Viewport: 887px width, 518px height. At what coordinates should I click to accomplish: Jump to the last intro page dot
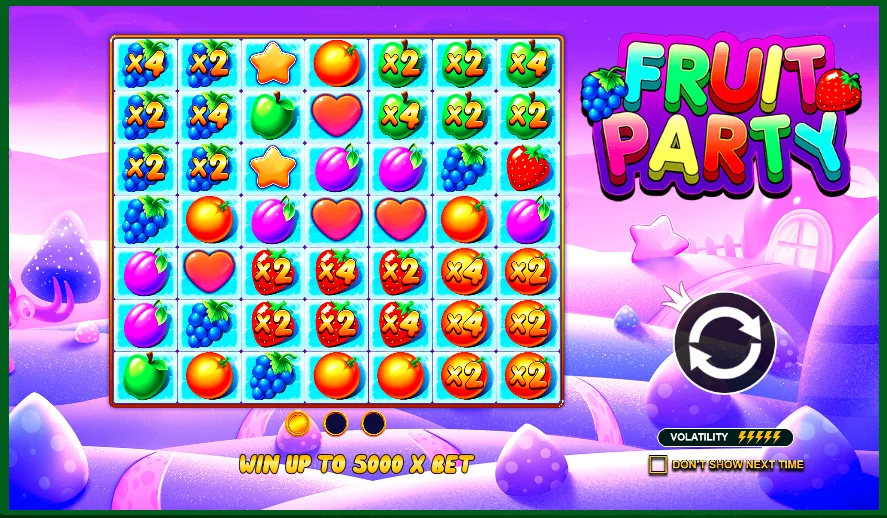(373, 423)
